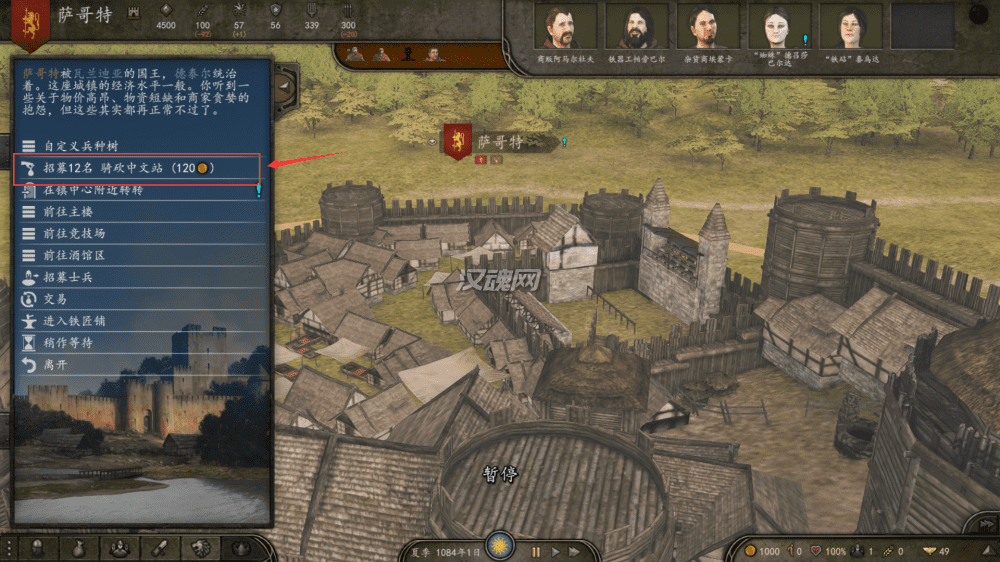This screenshot has height=562, width=1000.
Task: Select the 泰乌达 woman portrait
Action: (850, 26)
